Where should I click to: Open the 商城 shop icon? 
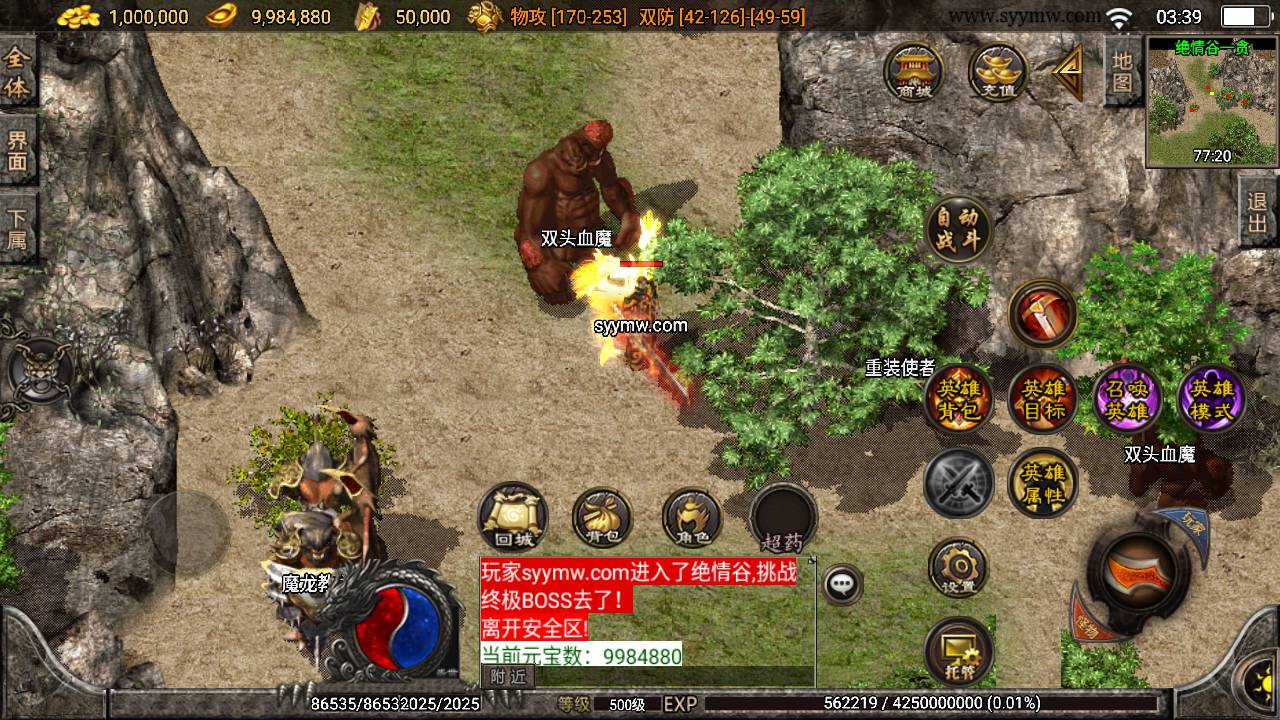914,71
